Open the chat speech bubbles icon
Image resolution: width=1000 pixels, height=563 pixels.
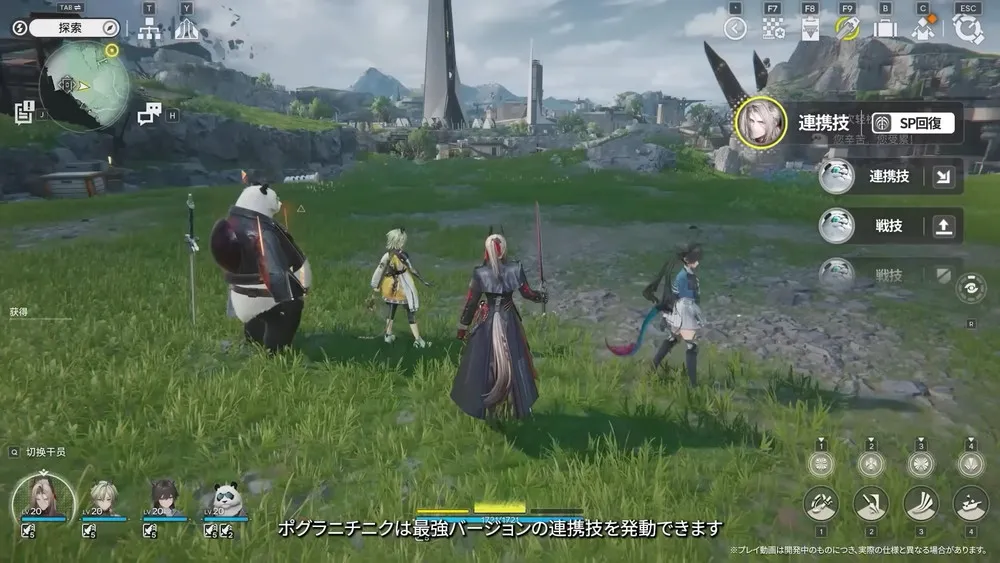pos(149,113)
